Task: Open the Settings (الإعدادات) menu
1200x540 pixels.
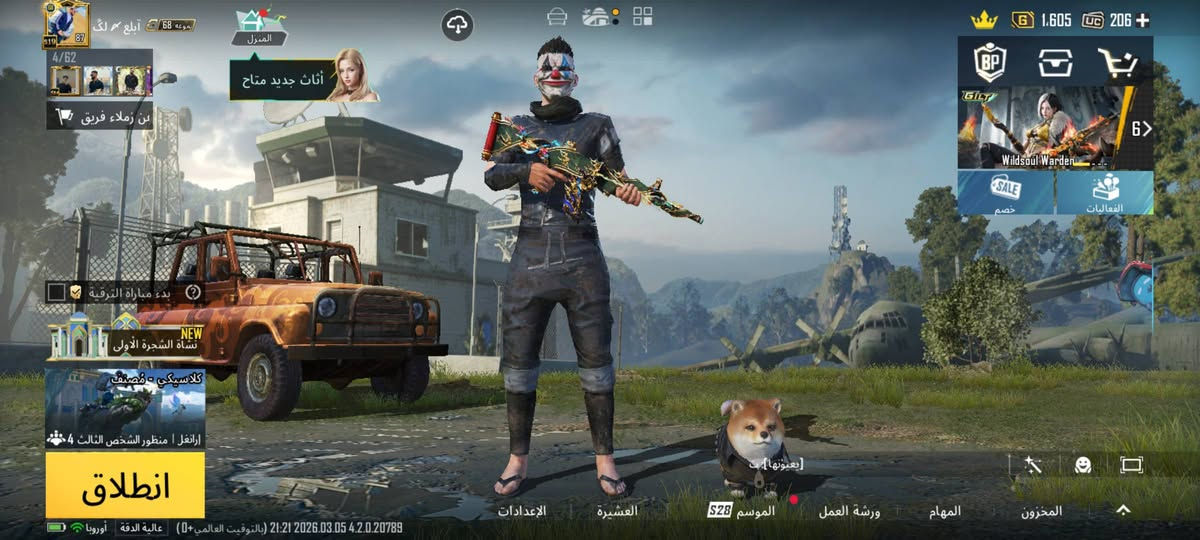Action: (522, 511)
